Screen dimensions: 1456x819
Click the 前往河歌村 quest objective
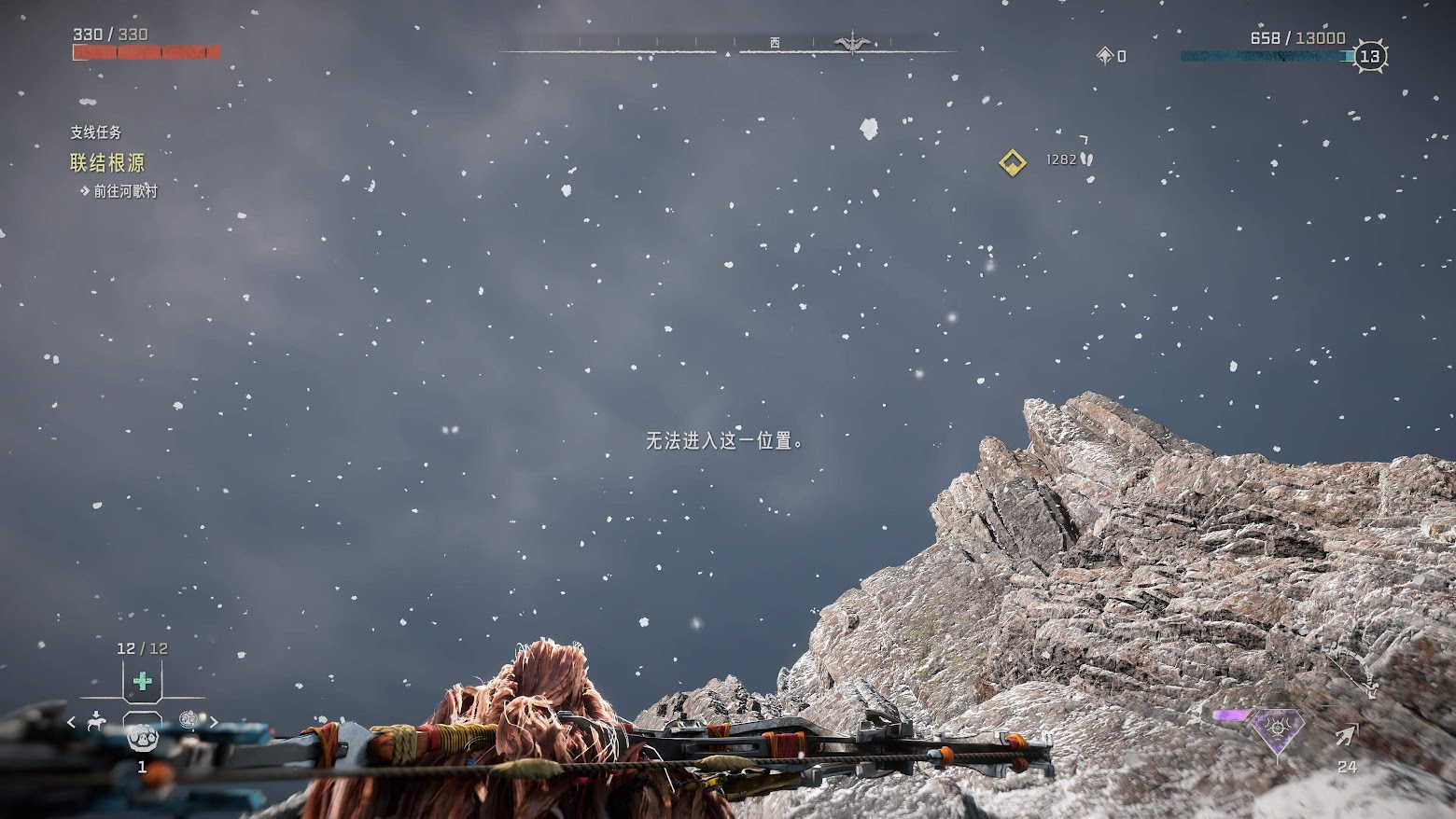125,191
